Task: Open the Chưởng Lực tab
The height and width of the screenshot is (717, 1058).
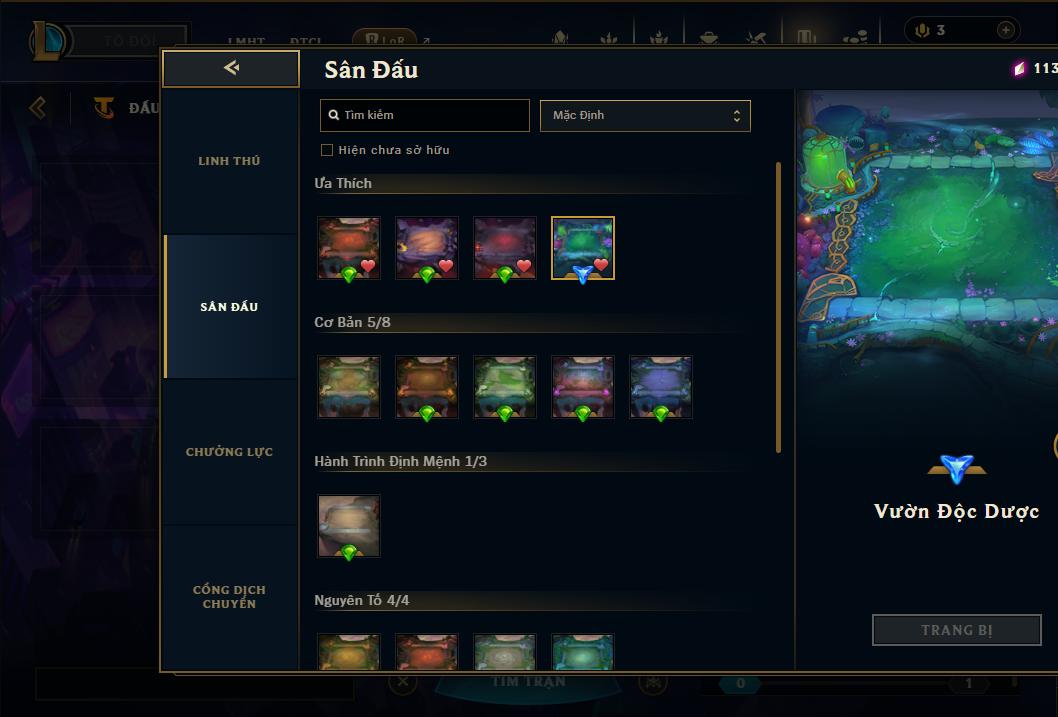Action: (229, 452)
